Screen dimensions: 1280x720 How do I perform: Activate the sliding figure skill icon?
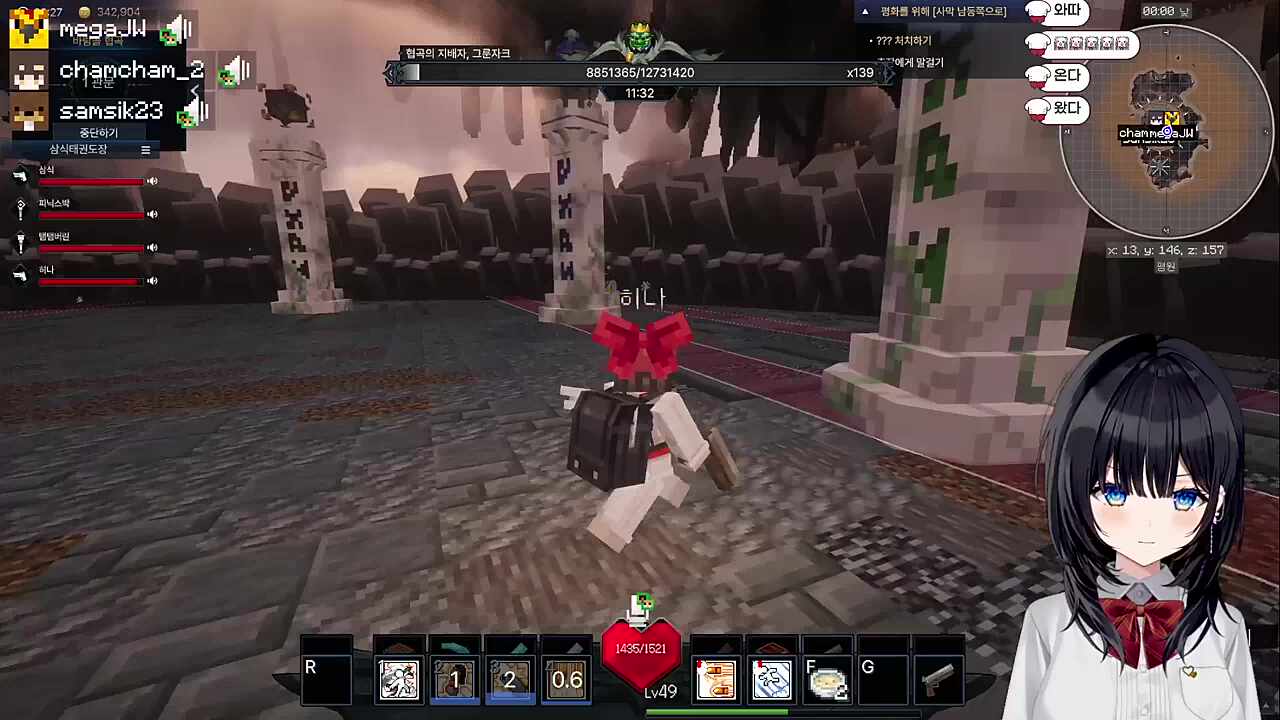tap(770, 680)
